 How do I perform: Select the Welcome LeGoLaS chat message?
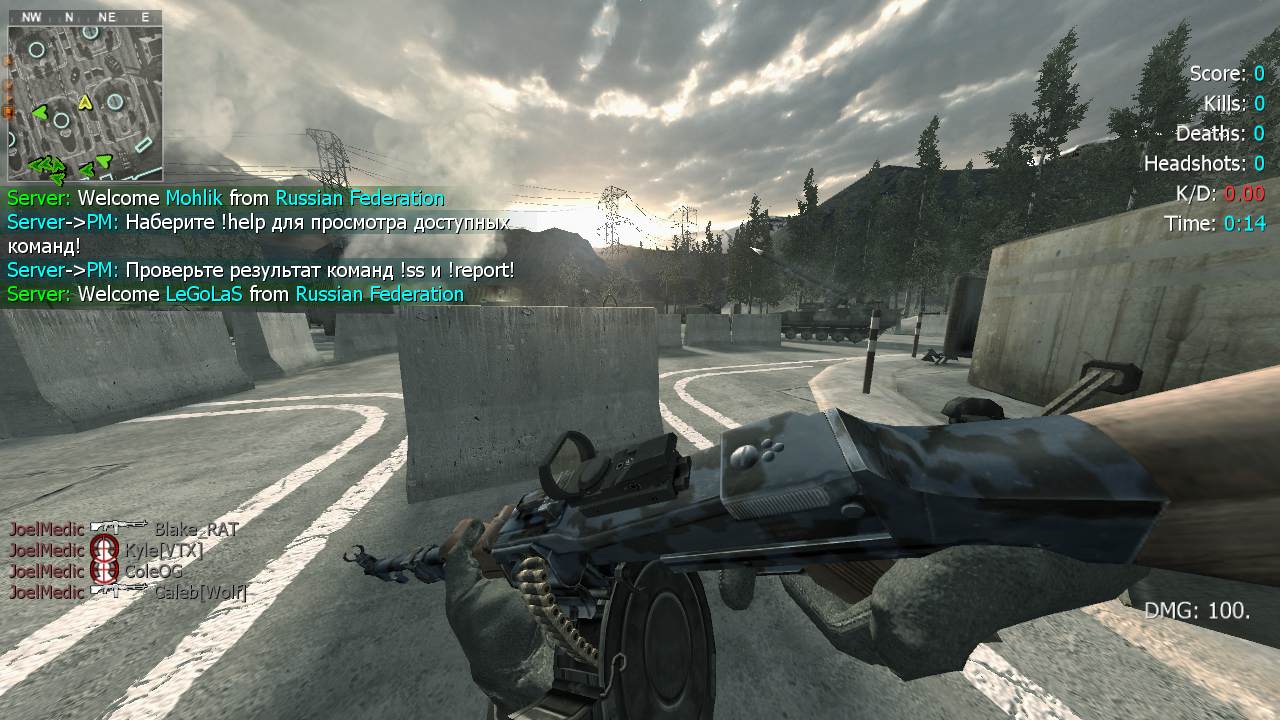(x=235, y=294)
